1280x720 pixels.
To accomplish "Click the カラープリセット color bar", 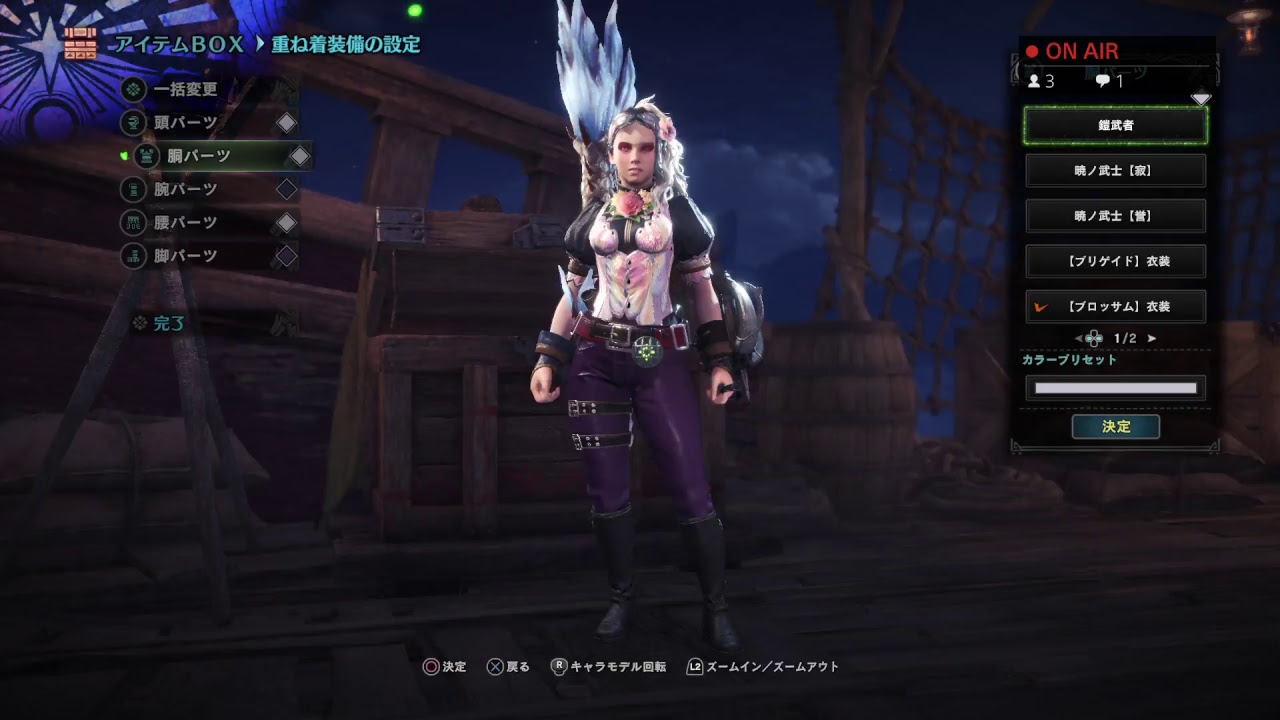I will (1115, 387).
